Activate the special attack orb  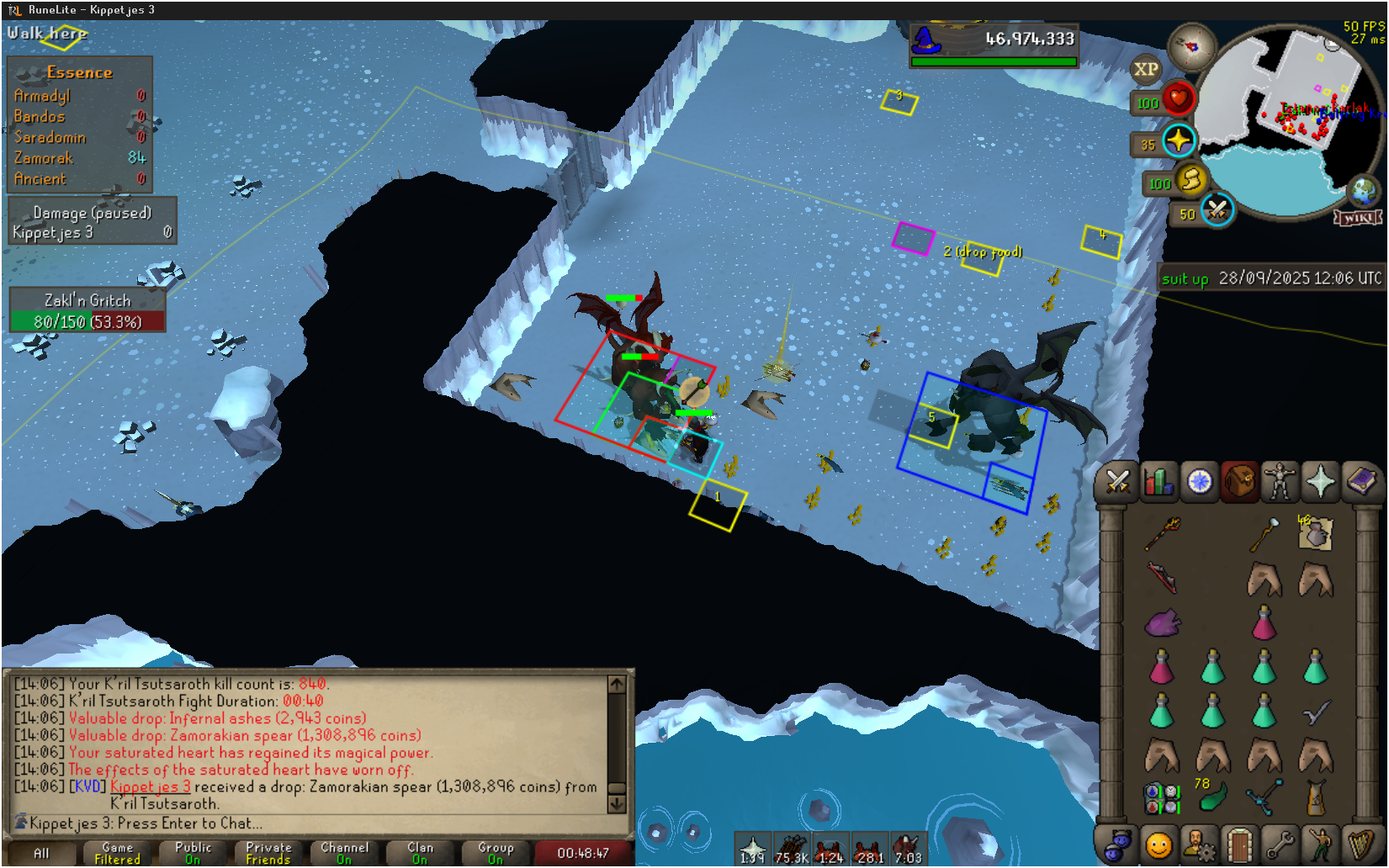1217,209
